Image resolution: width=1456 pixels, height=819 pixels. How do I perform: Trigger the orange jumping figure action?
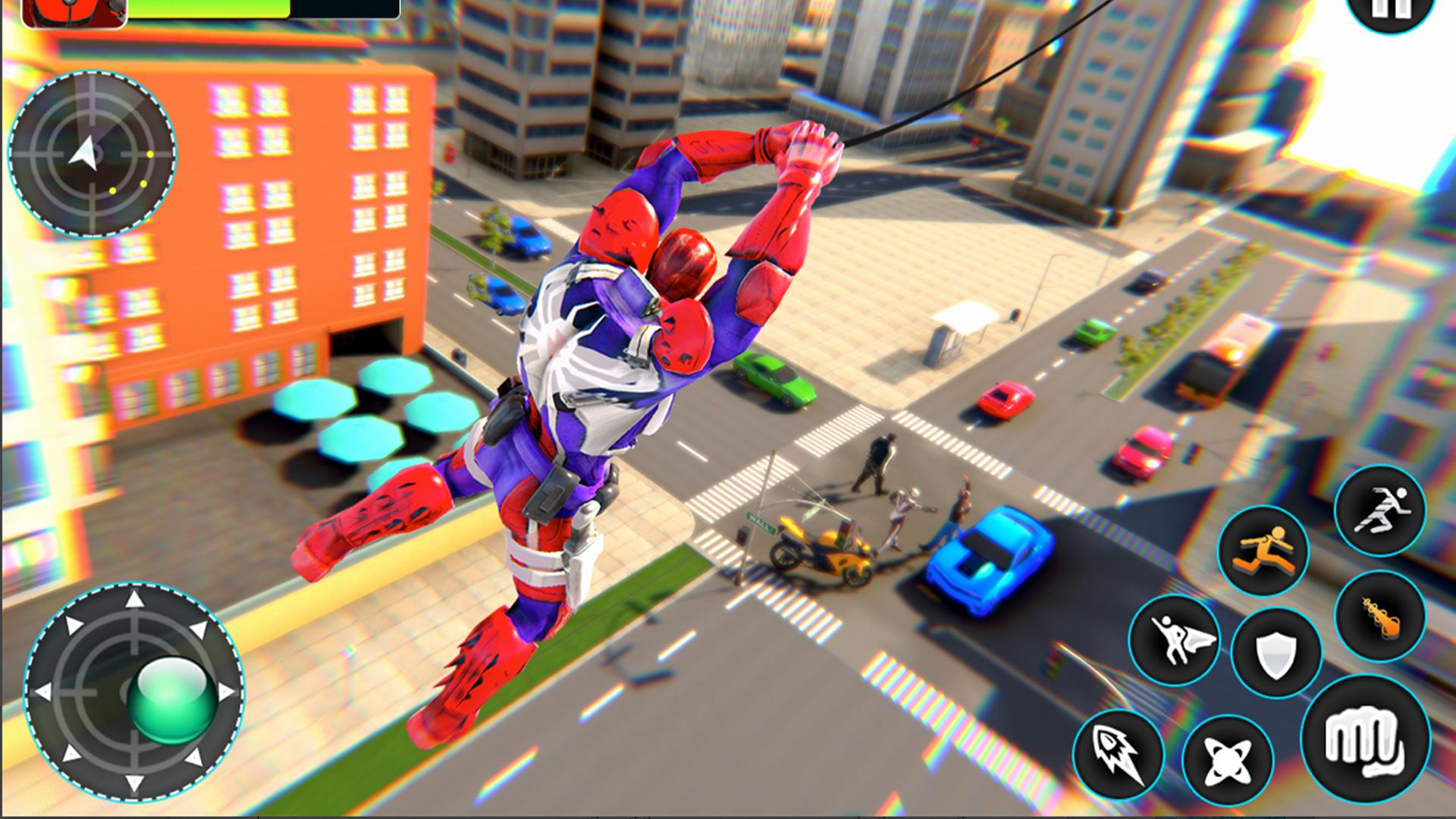coord(1263,551)
